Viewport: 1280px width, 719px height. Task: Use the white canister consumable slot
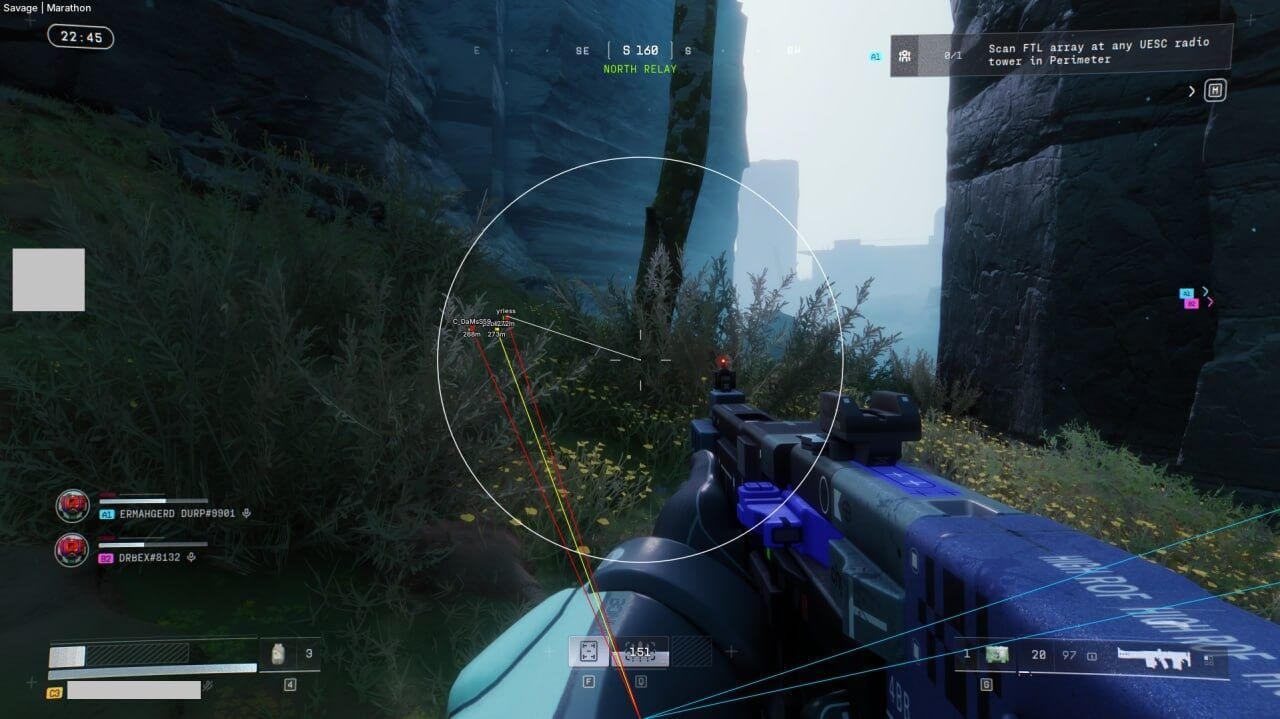pos(280,654)
